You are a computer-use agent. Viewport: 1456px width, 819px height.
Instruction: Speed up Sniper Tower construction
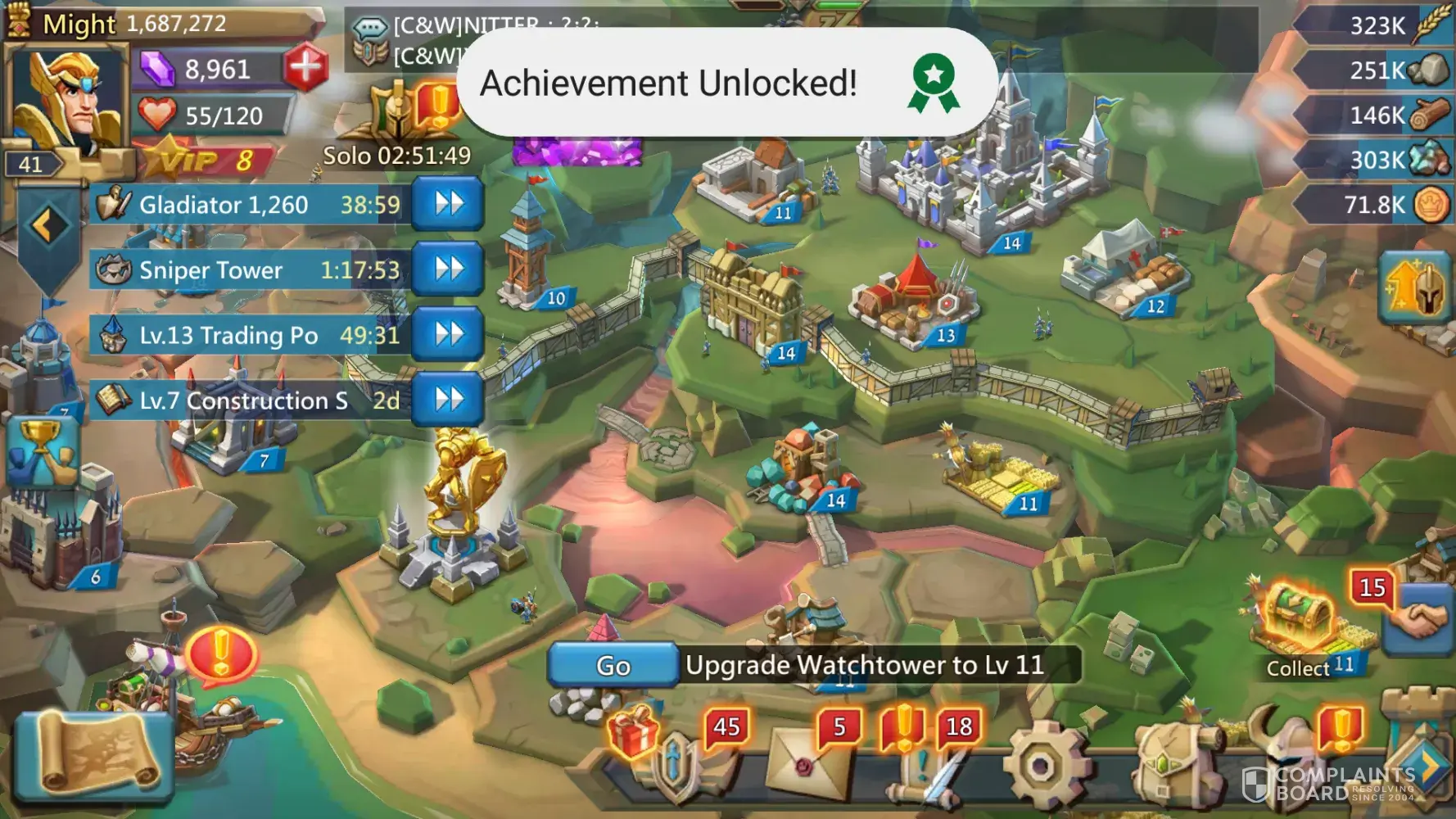click(x=448, y=269)
